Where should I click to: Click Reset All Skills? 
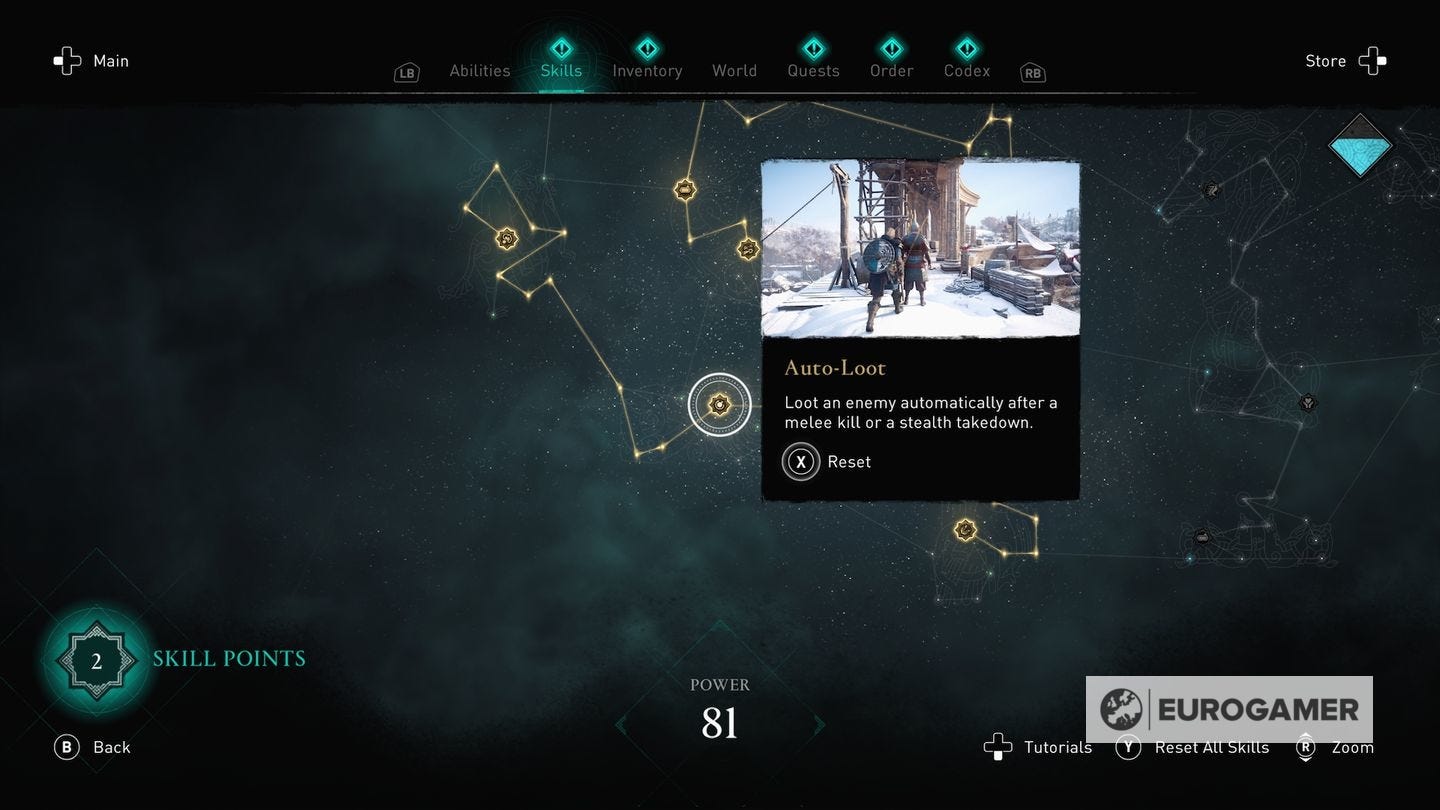pos(1211,747)
